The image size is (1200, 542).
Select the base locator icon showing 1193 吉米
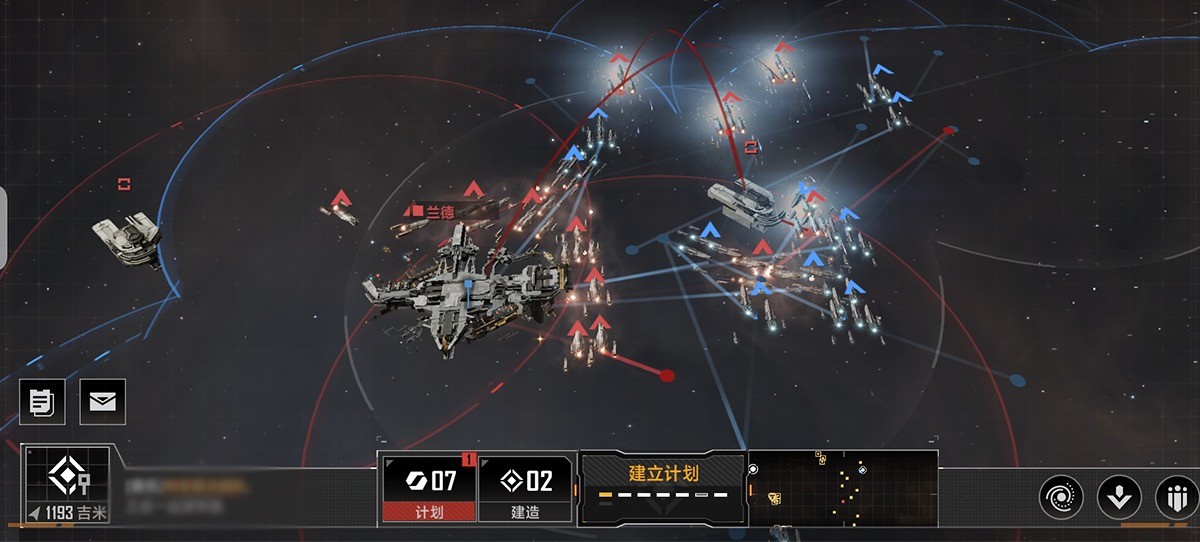(68, 484)
